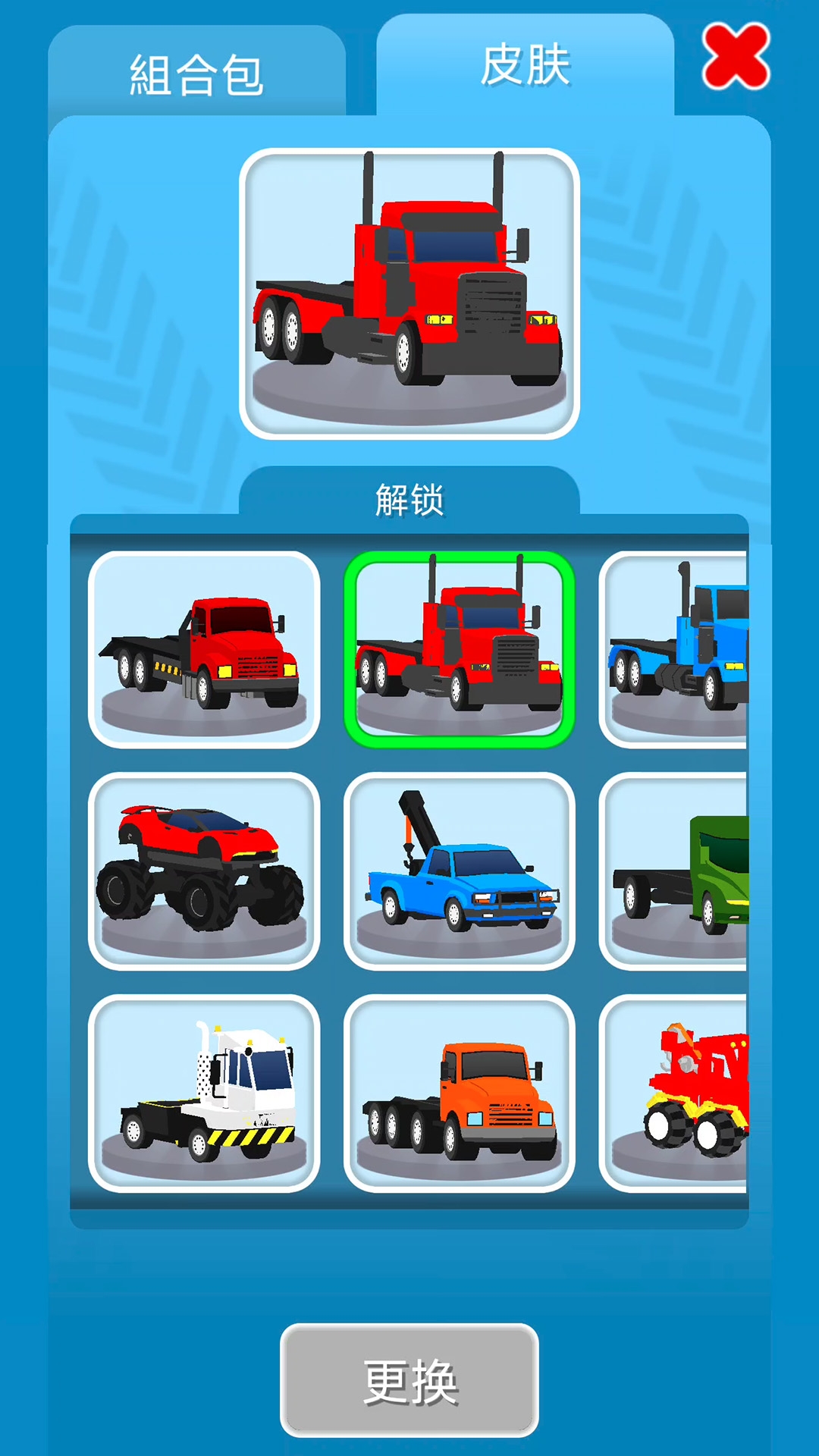The height and width of the screenshot is (1456, 819).
Task: Pick the red toy wrecker truck skin
Action: pos(675,1093)
